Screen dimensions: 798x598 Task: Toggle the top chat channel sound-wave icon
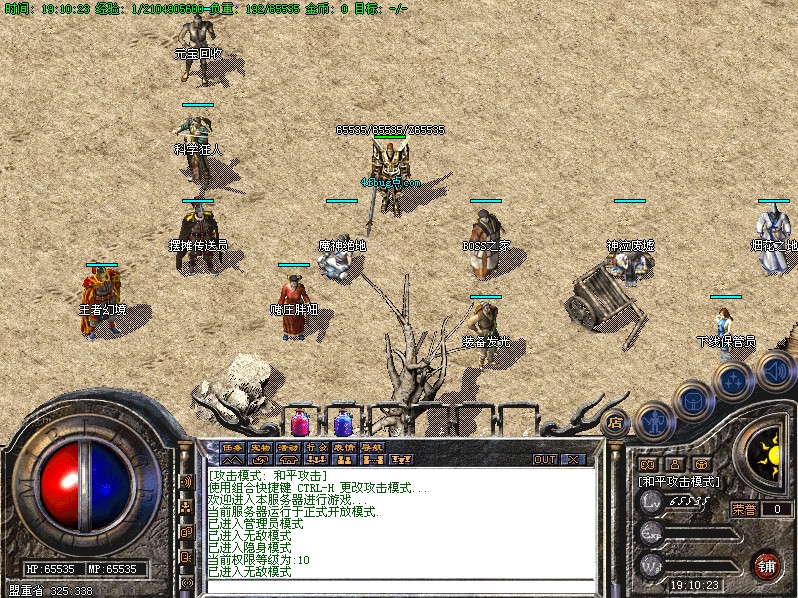186,482
